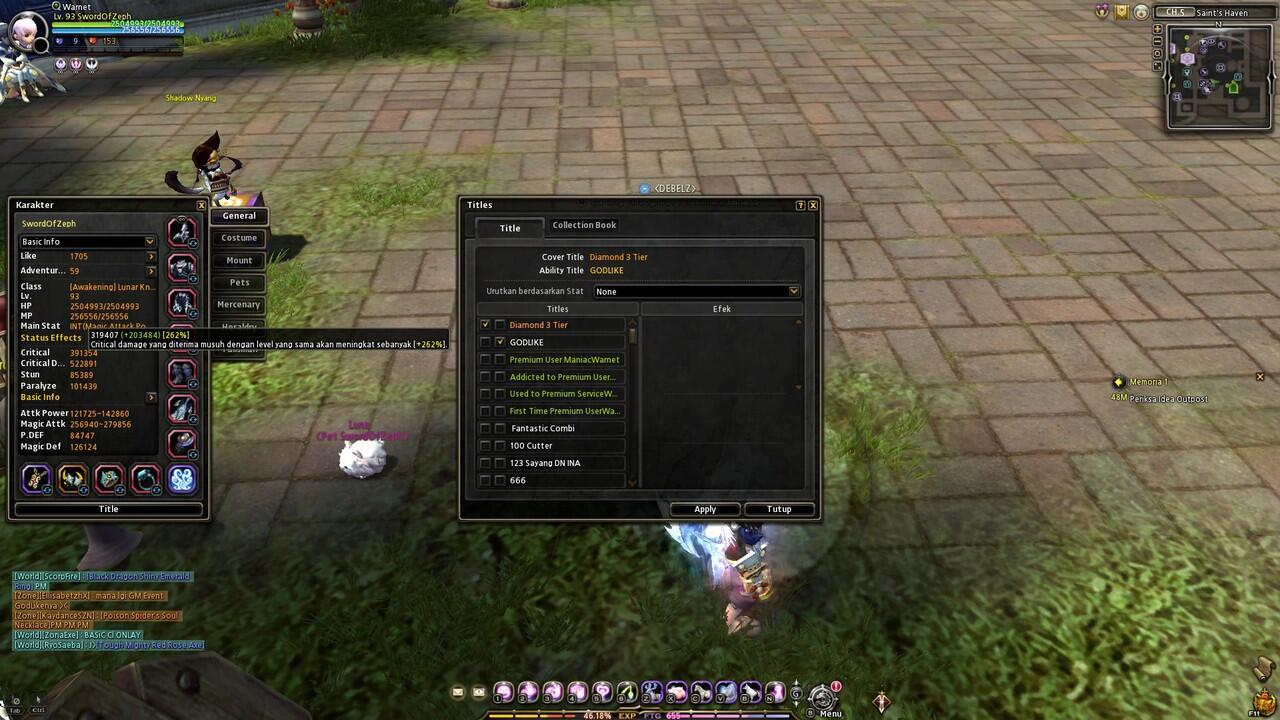Open the Costume tab
The image size is (1280, 720).
tap(239, 238)
